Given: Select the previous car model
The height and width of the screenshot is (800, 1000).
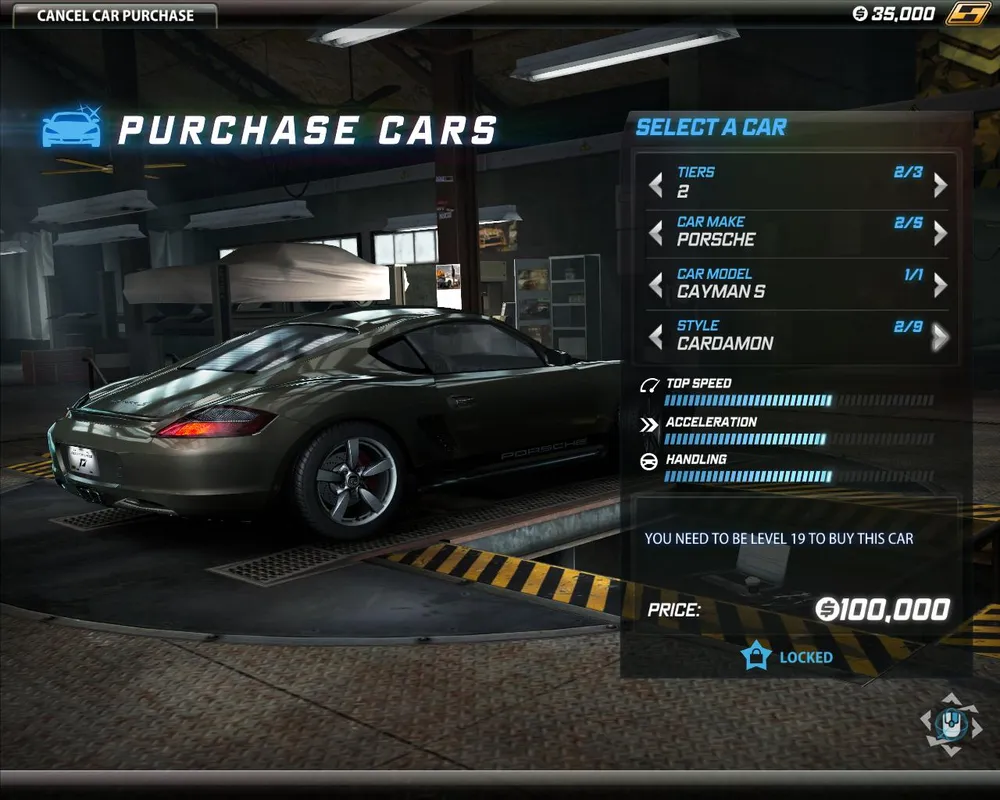Looking at the screenshot, I should click(656, 286).
